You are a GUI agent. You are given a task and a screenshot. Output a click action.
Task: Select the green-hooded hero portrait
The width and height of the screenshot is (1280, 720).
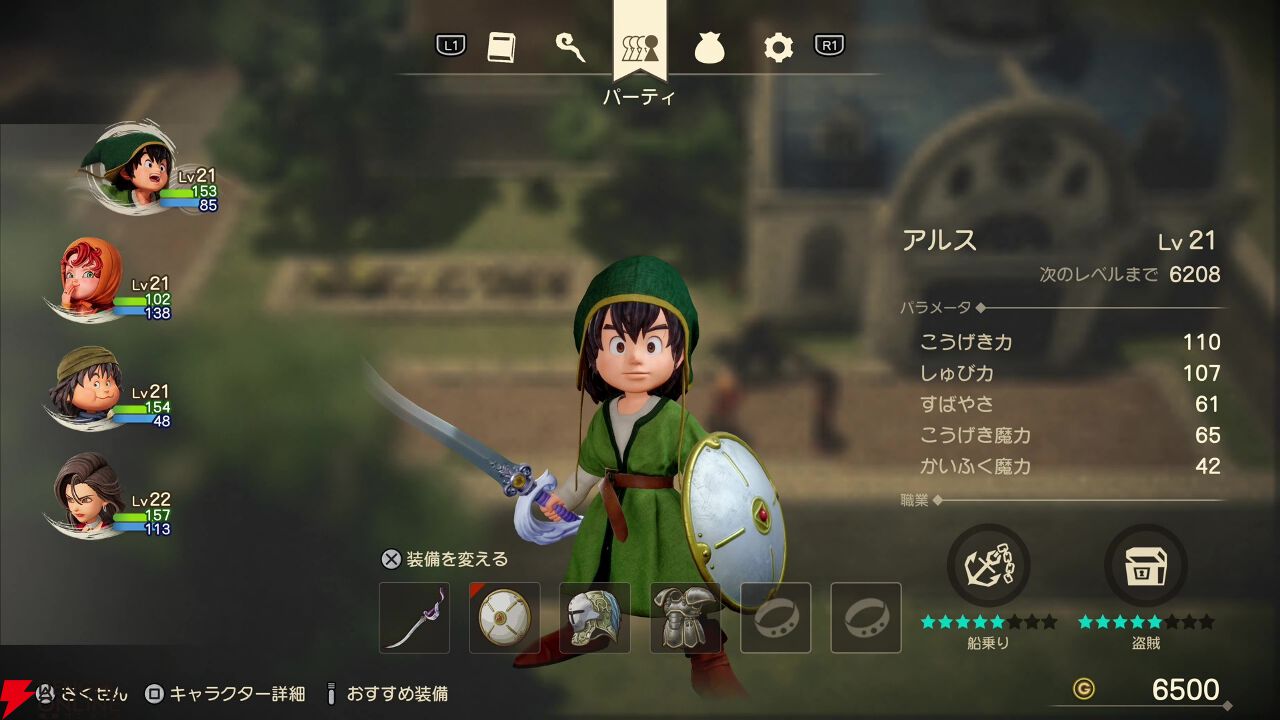click(128, 165)
